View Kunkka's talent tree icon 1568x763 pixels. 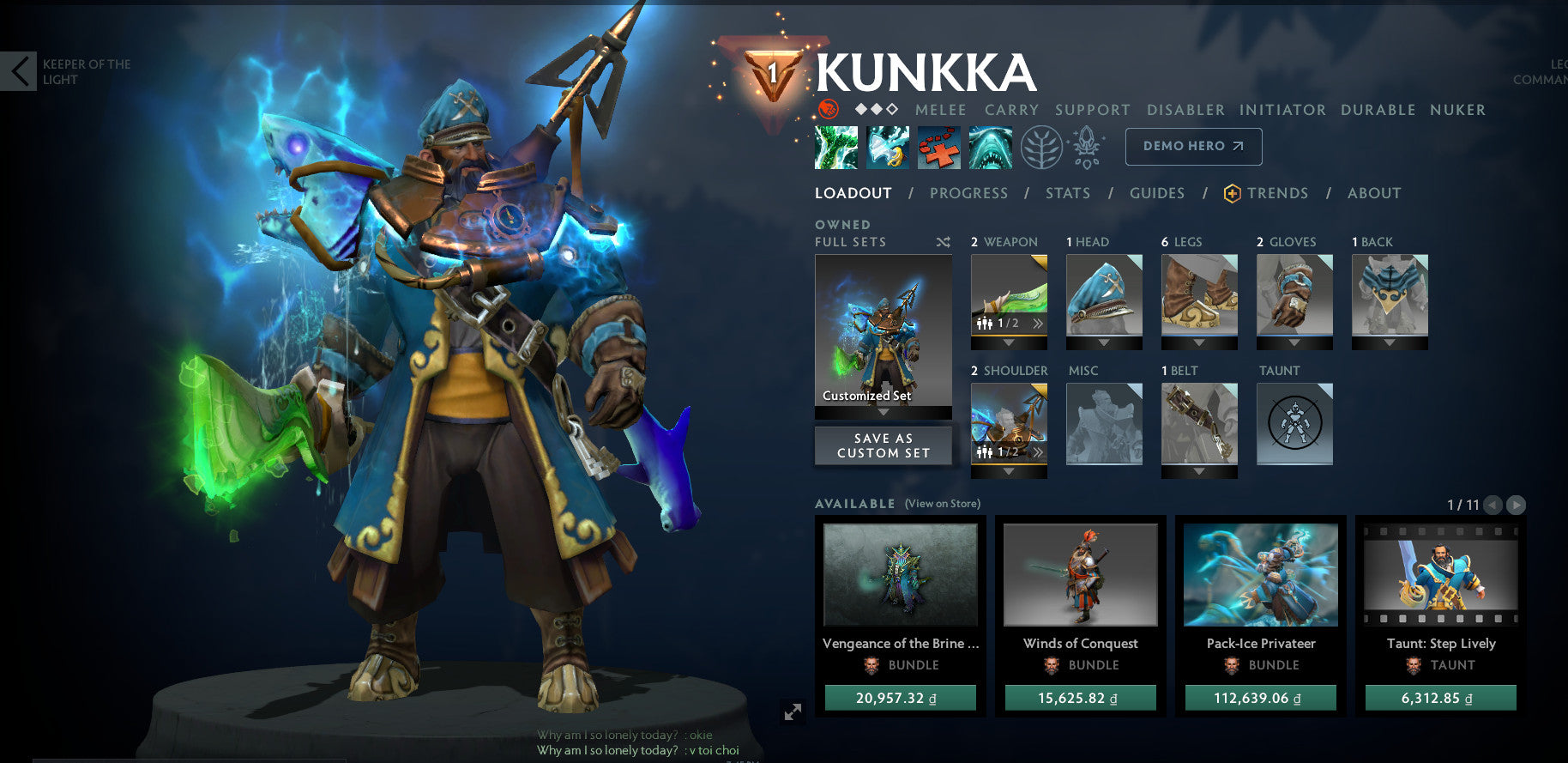point(1041,146)
